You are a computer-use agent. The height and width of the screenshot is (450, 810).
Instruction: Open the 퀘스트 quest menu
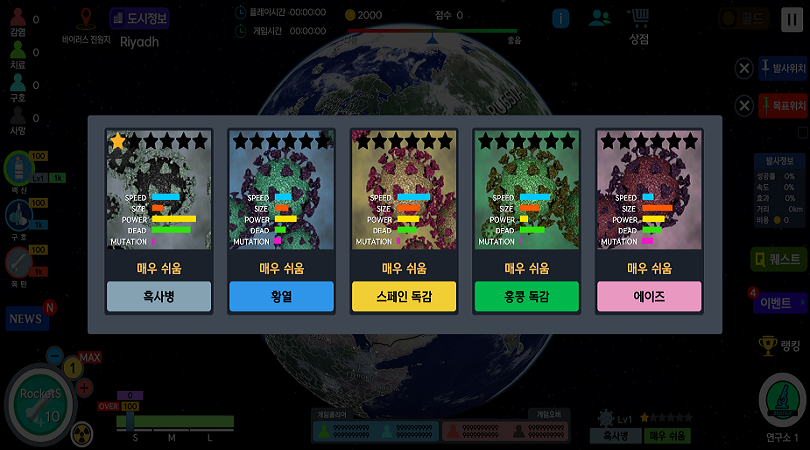[779, 259]
